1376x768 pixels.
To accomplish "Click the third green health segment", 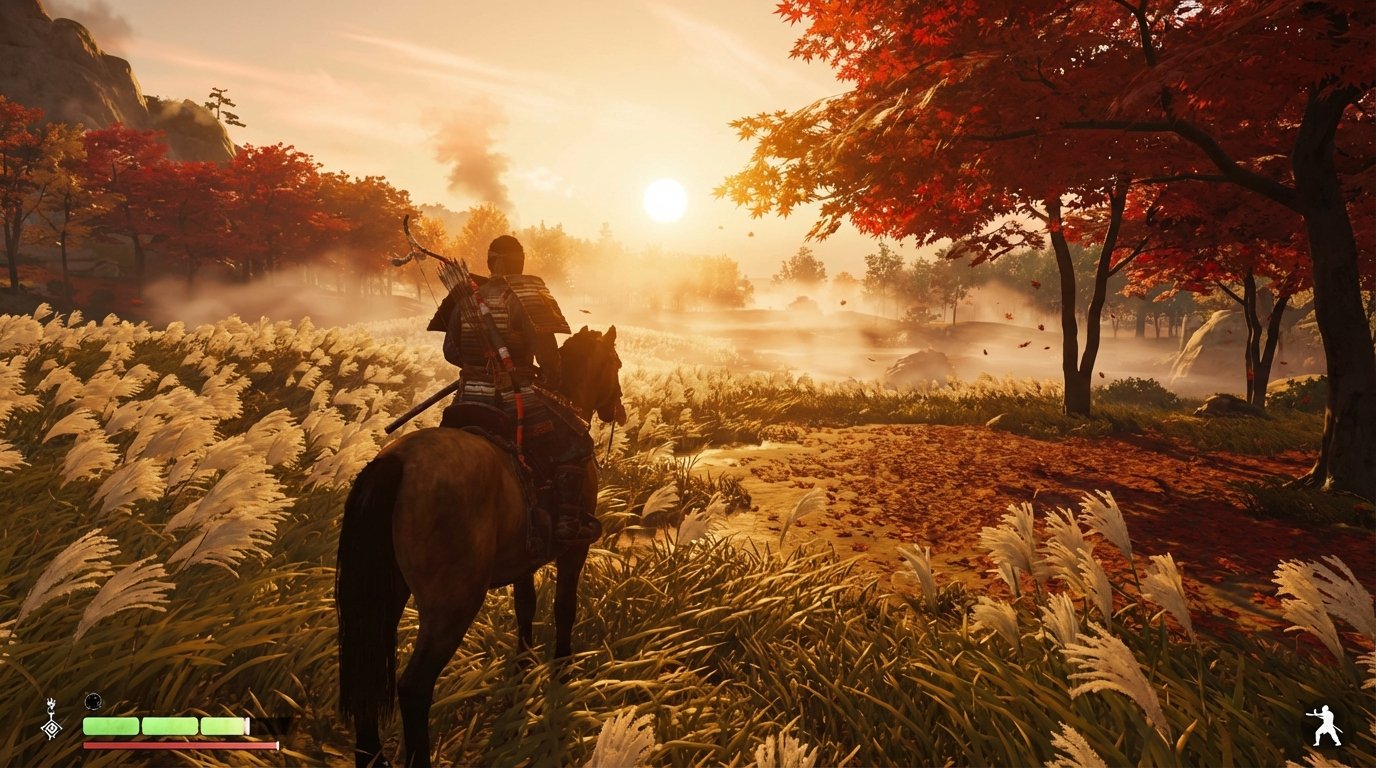I will click(222, 725).
